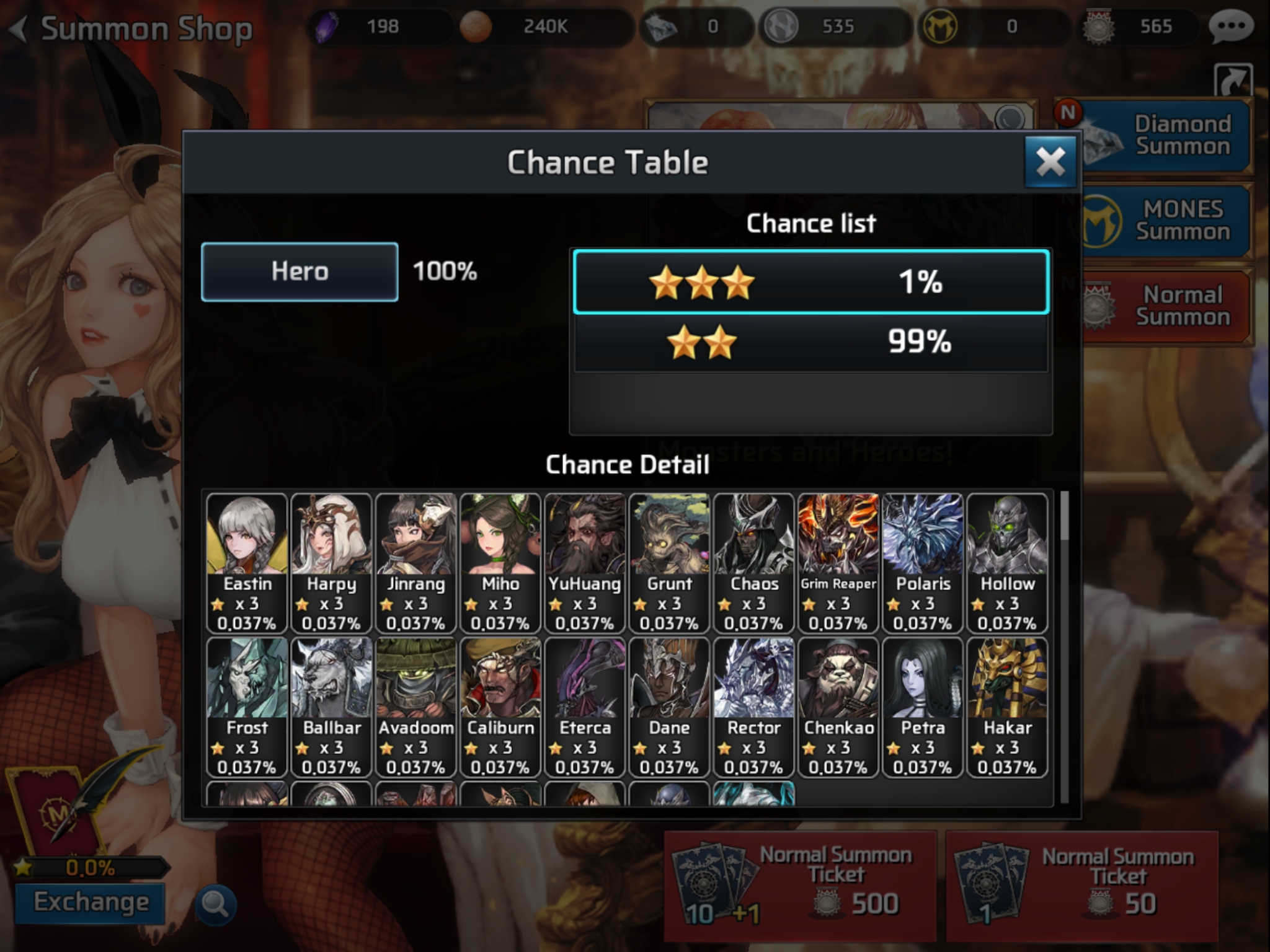1270x952 pixels.
Task: Select the Eastin hero portrait
Action: pyautogui.click(x=247, y=562)
